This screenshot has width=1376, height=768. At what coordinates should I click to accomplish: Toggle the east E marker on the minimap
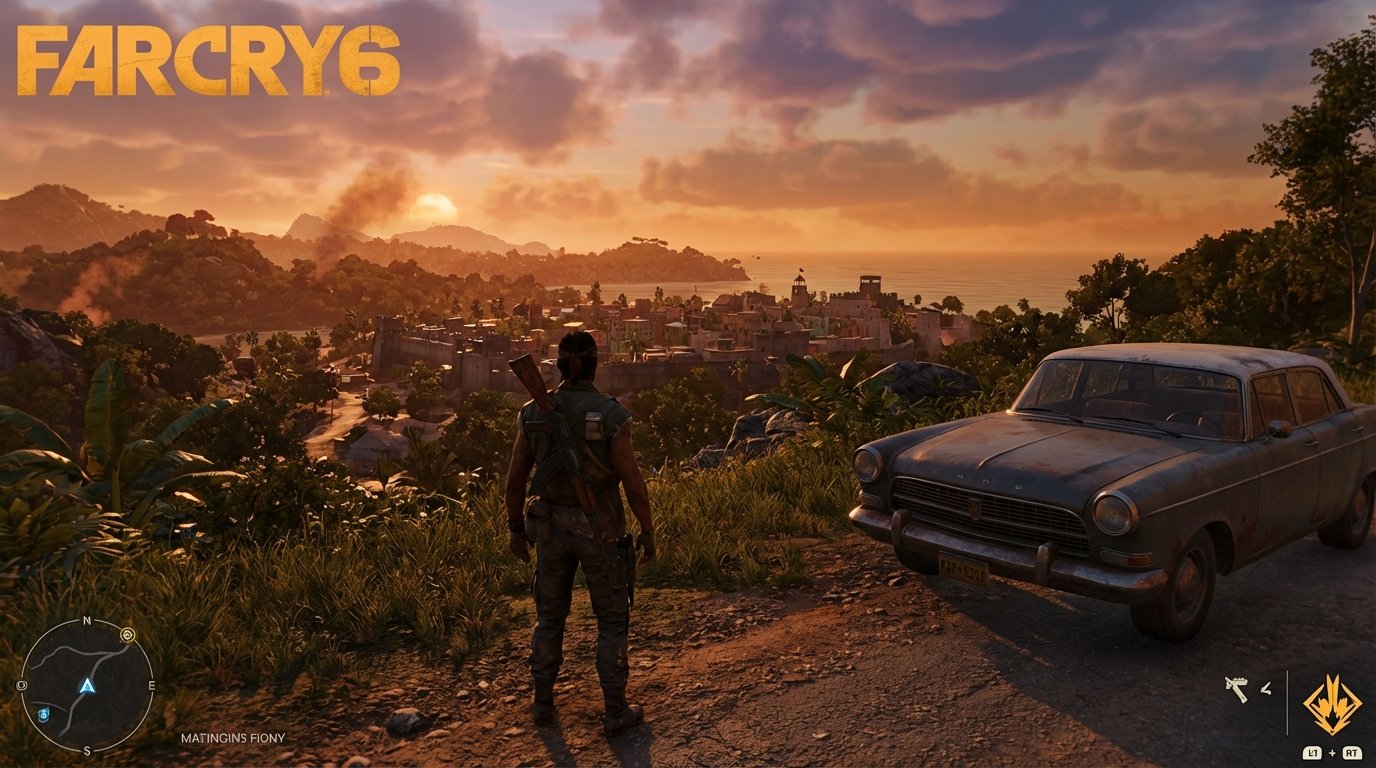pos(152,685)
